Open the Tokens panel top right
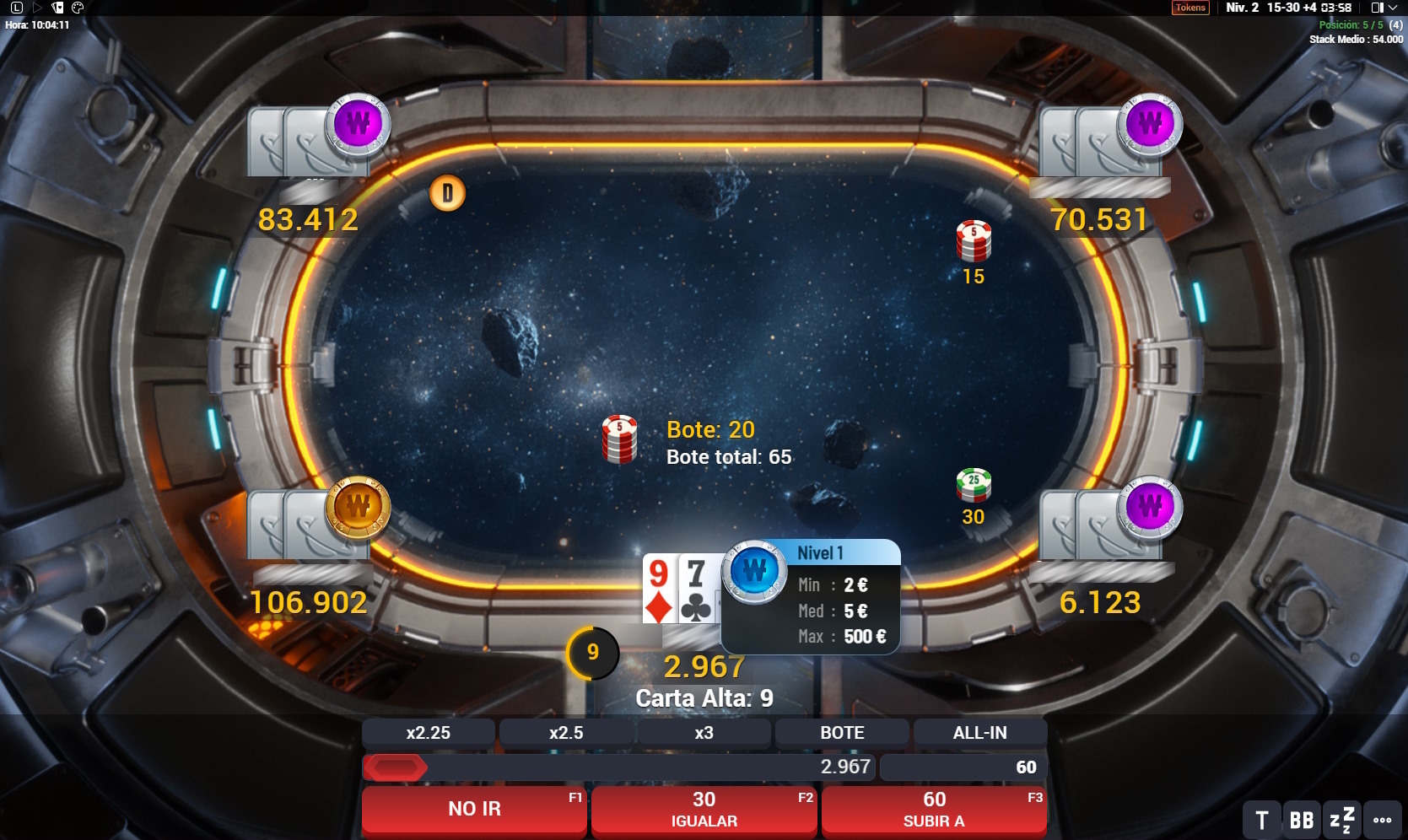Viewport: 1408px width, 840px height. pyautogui.click(x=1190, y=8)
